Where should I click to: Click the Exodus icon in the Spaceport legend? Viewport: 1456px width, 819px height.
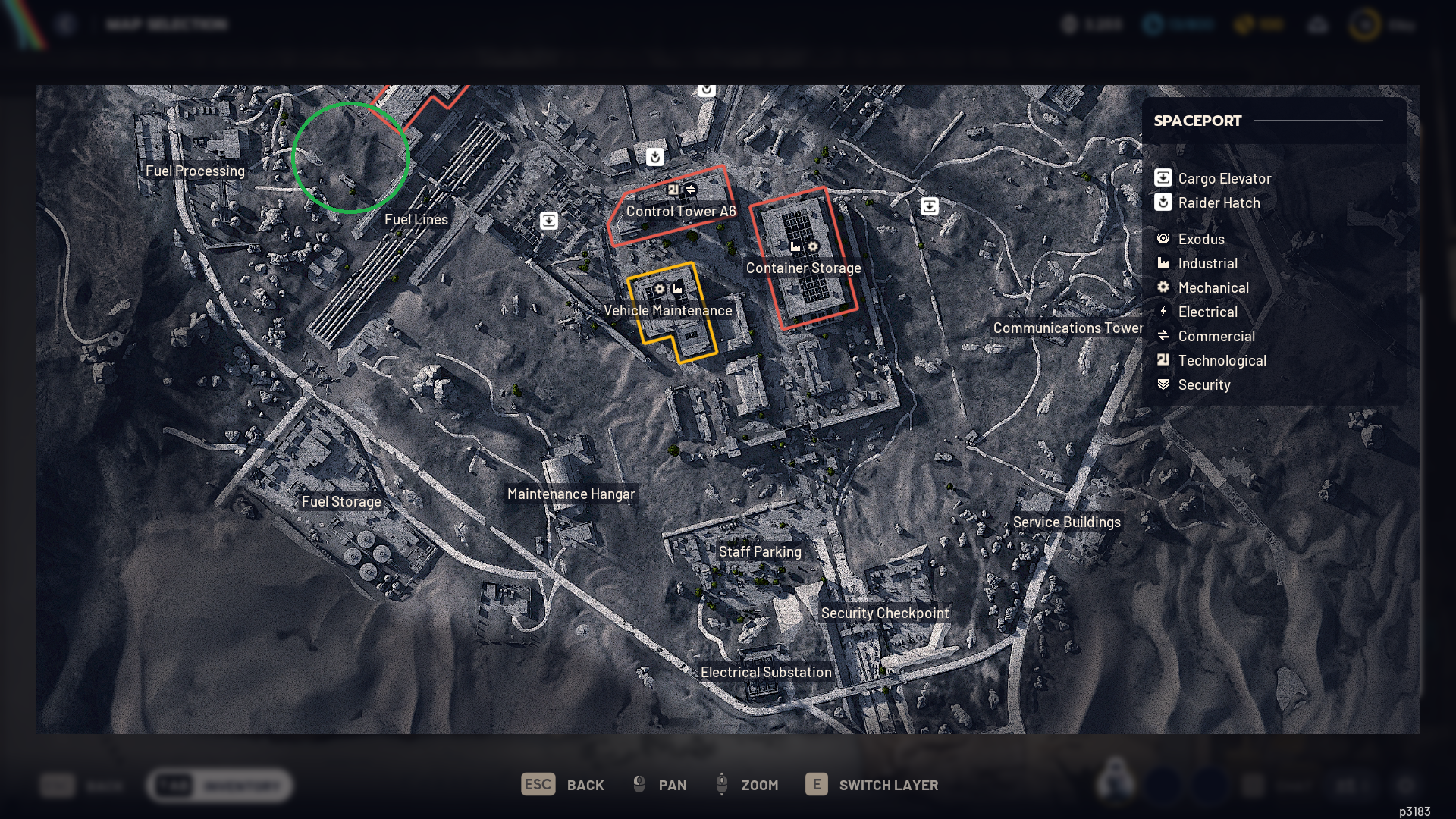tap(1165, 239)
